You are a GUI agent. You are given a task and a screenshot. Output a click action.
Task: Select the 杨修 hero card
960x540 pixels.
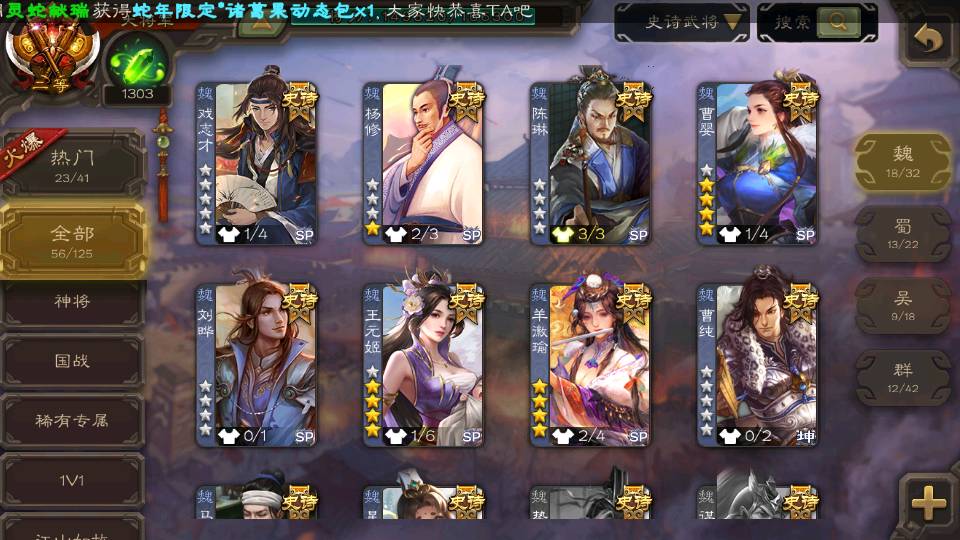(x=424, y=163)
